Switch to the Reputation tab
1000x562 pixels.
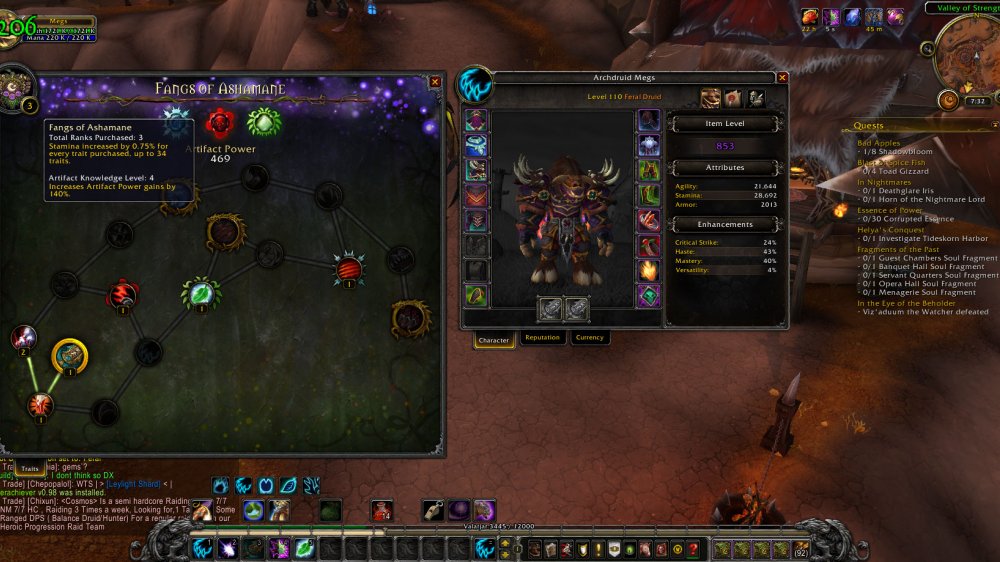click(542, 338)
